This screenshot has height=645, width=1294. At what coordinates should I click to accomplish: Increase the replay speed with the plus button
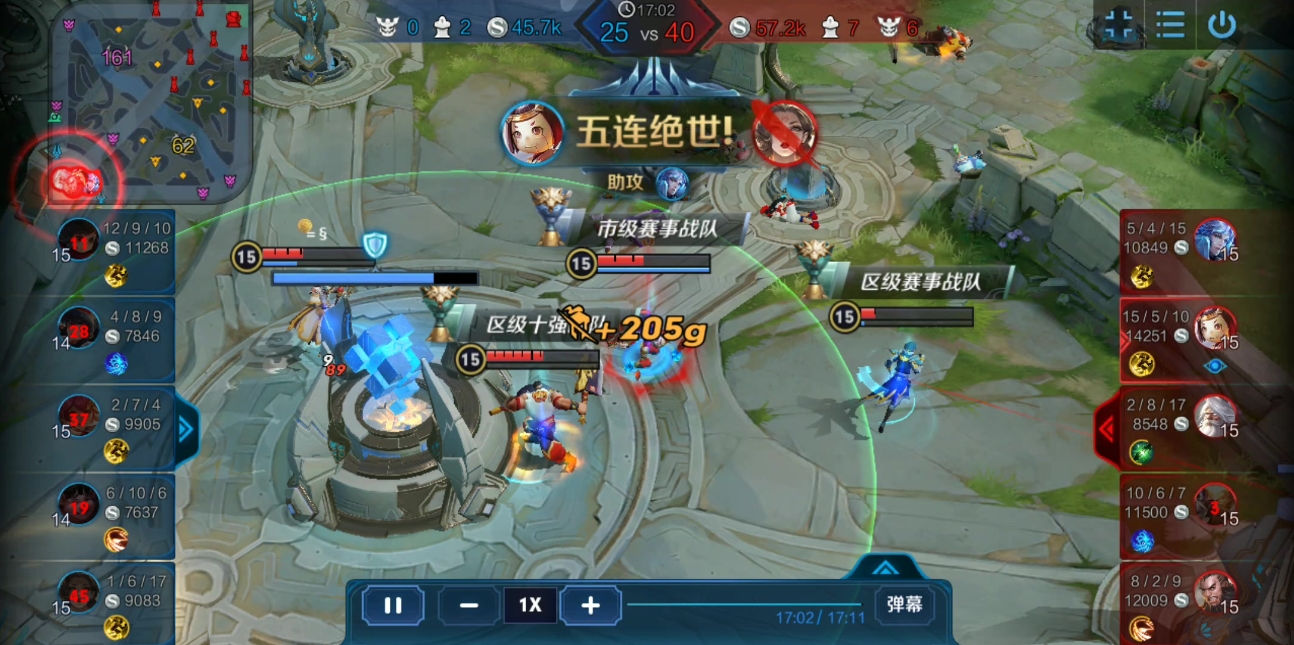pyautogui.click(x=591, y=605)
